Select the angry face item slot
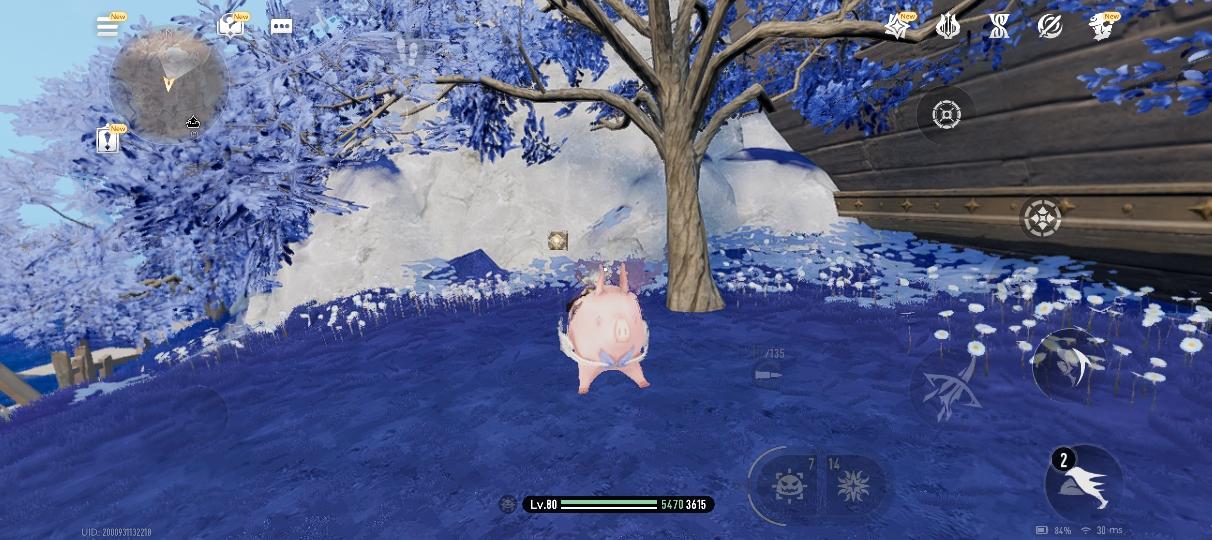 (x=790, y=486)
